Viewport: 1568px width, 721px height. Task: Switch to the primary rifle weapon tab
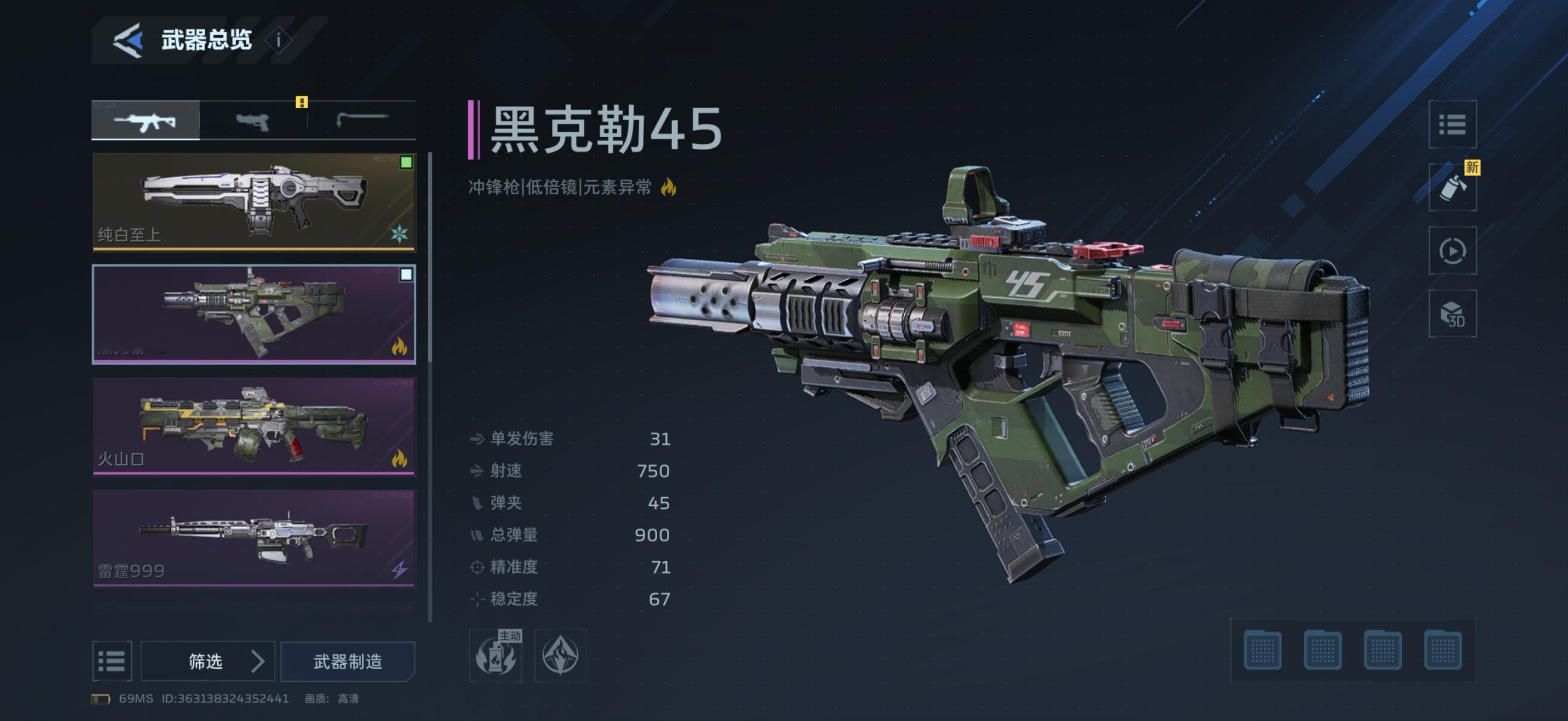(x=145, y=121)
